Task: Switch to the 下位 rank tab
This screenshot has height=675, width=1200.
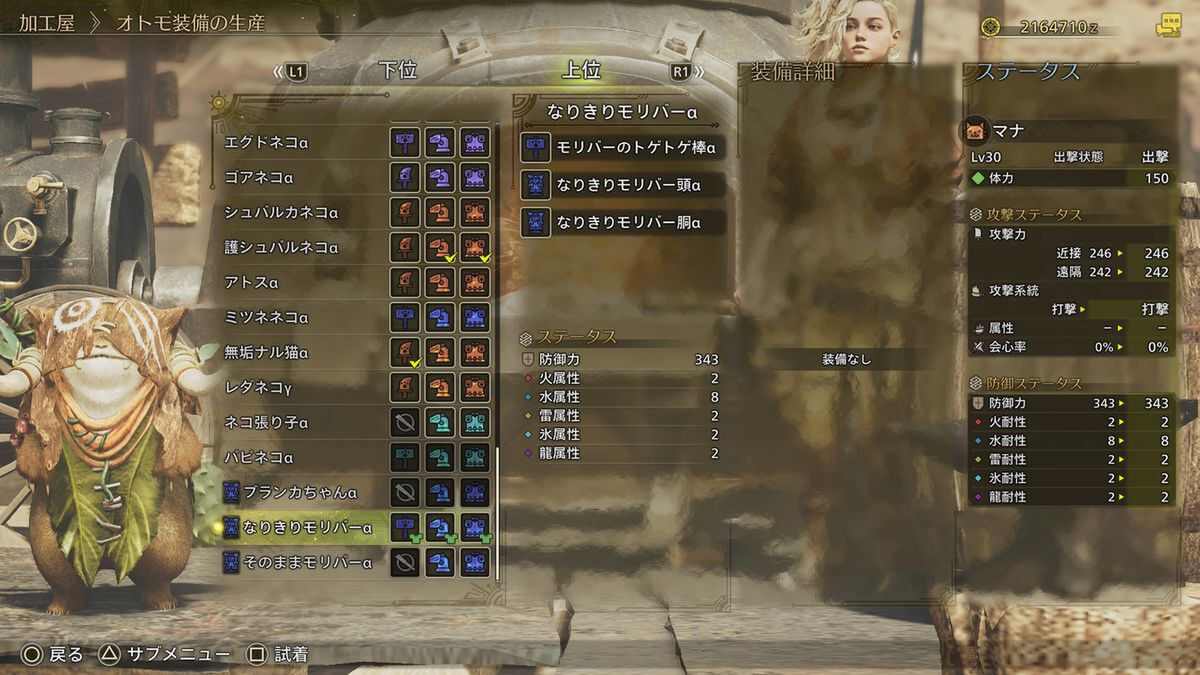Action: (x=397, y=71)
